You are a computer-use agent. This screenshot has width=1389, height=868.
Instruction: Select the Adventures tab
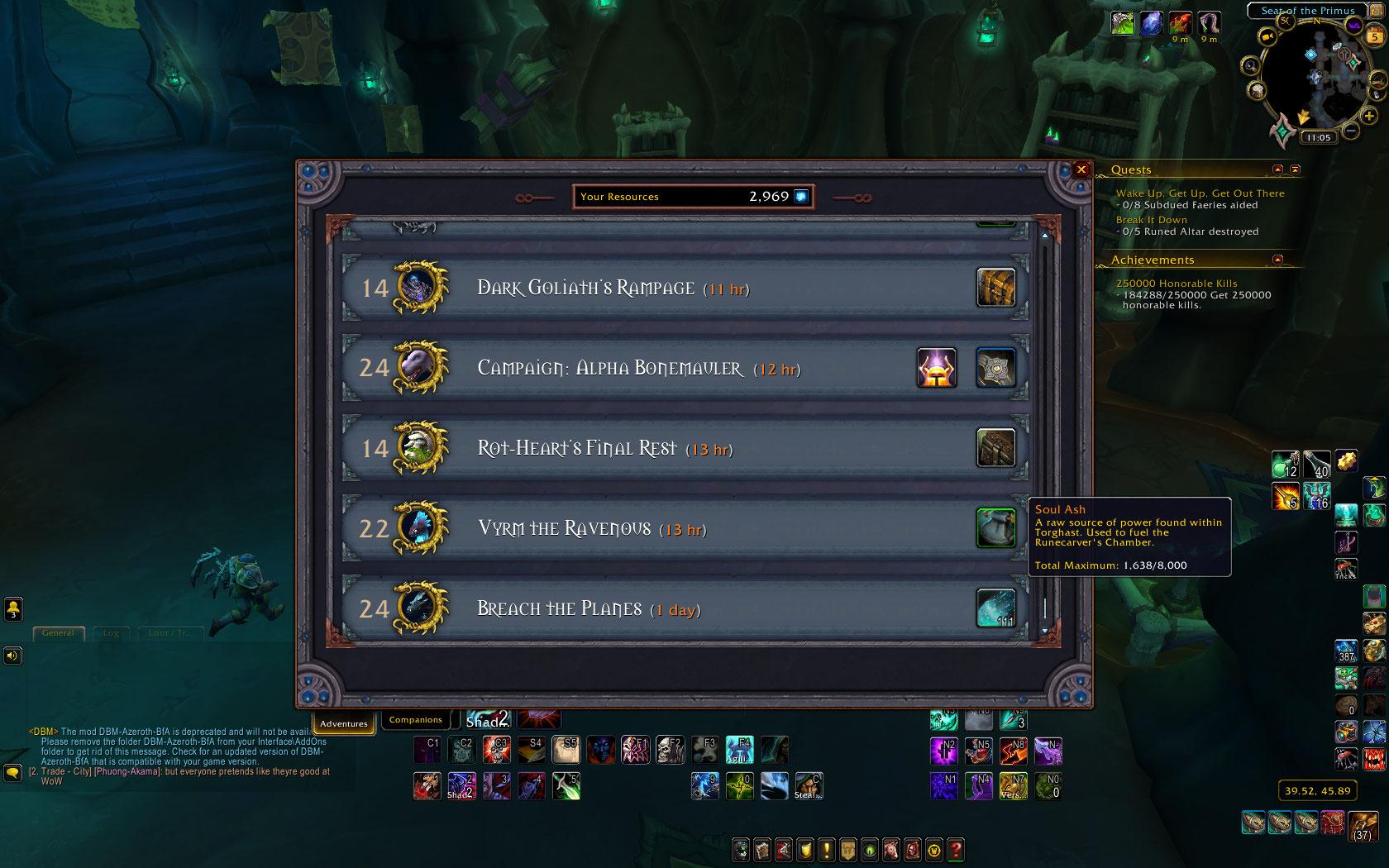tap(343, 723)
